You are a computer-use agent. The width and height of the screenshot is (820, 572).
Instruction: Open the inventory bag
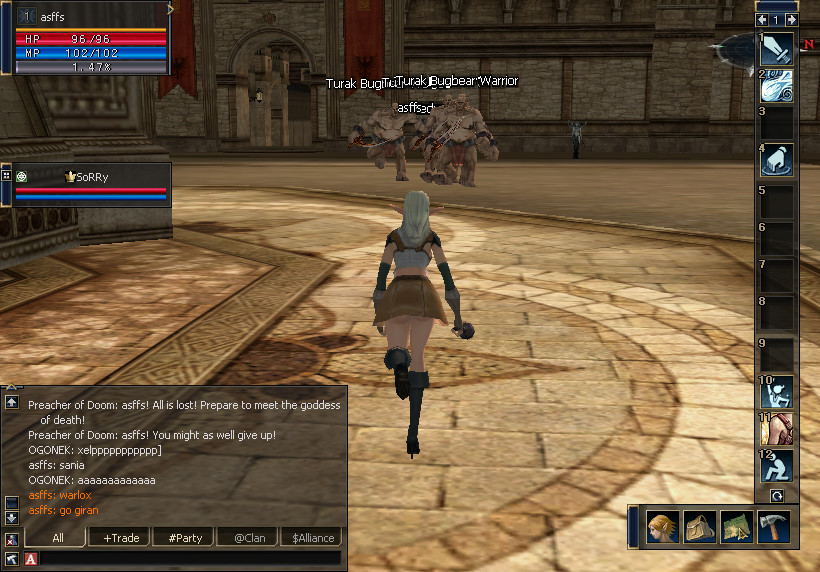tap(698, 527)
